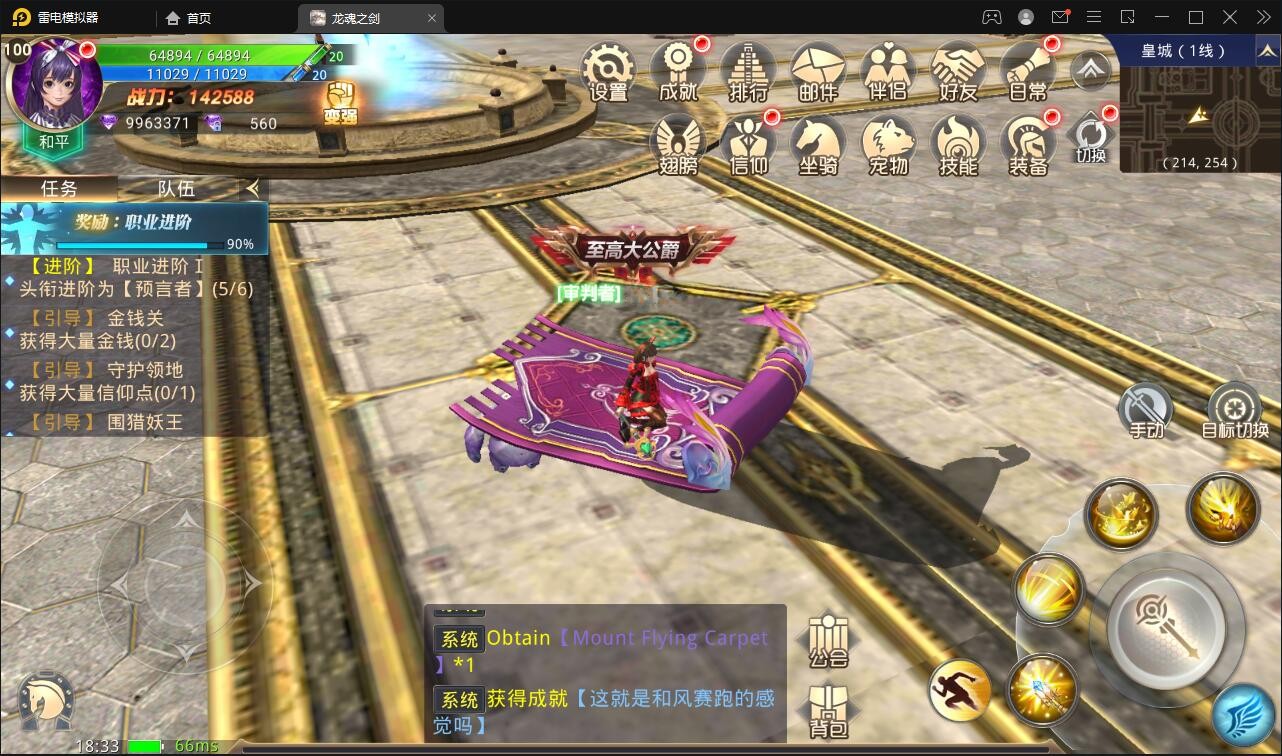Open the 装备 equipment menu

click(x=1028, y=145)
